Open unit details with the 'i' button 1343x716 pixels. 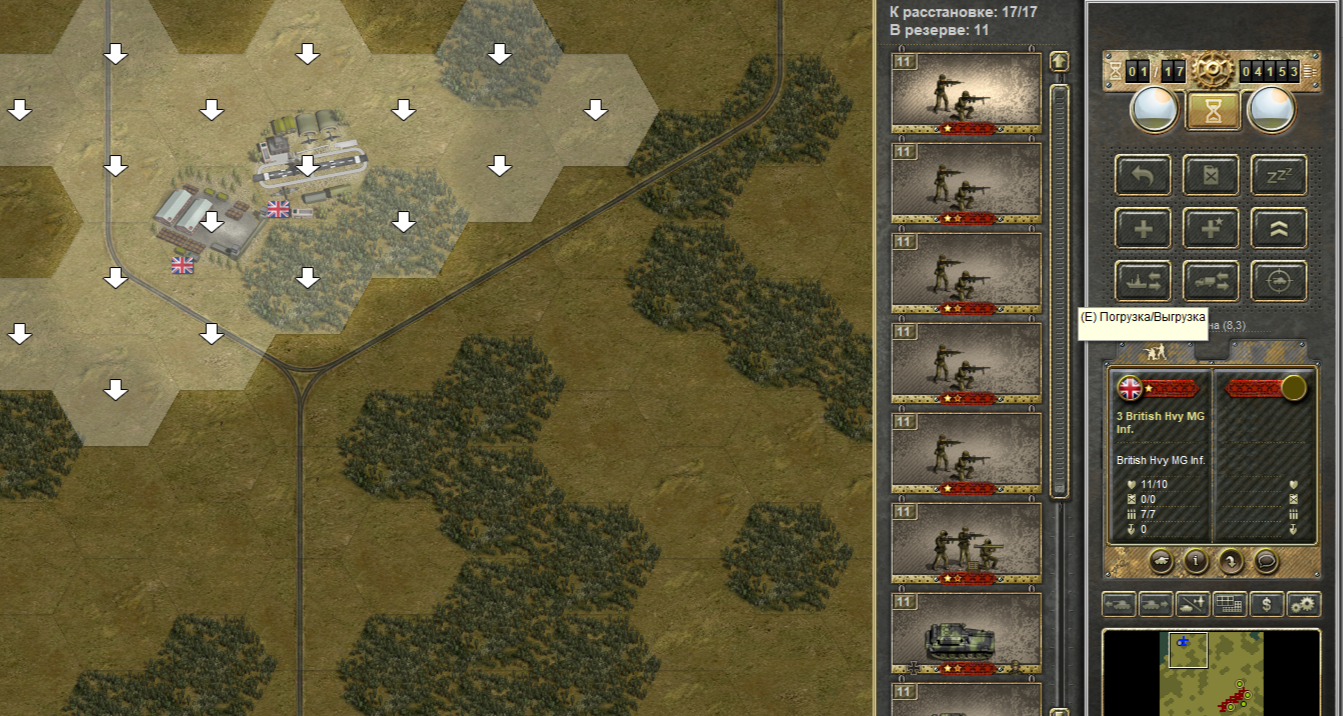click(x=1196, y=561)
